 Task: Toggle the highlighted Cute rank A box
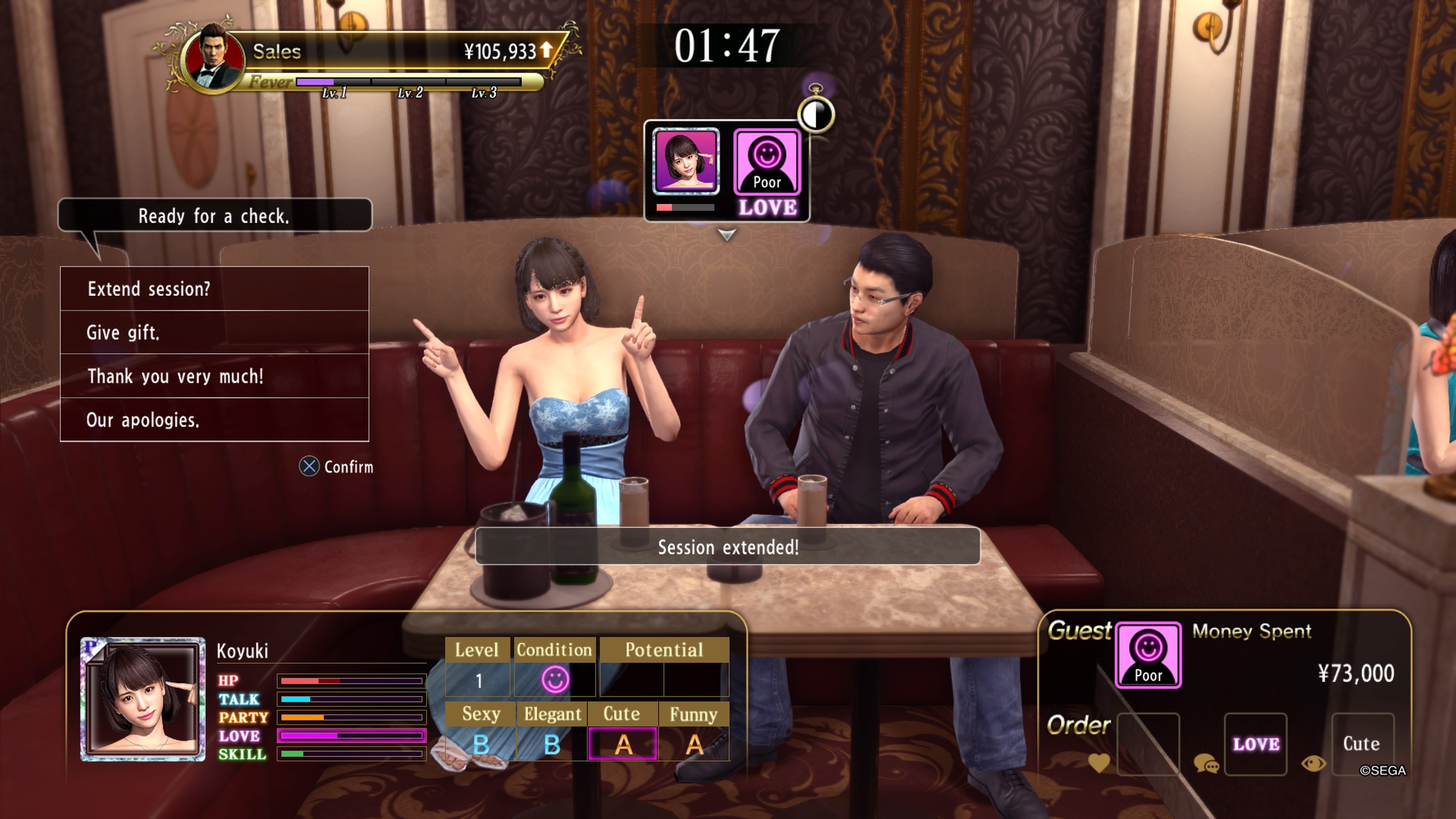pyautogui.click(x=623, y=744)
